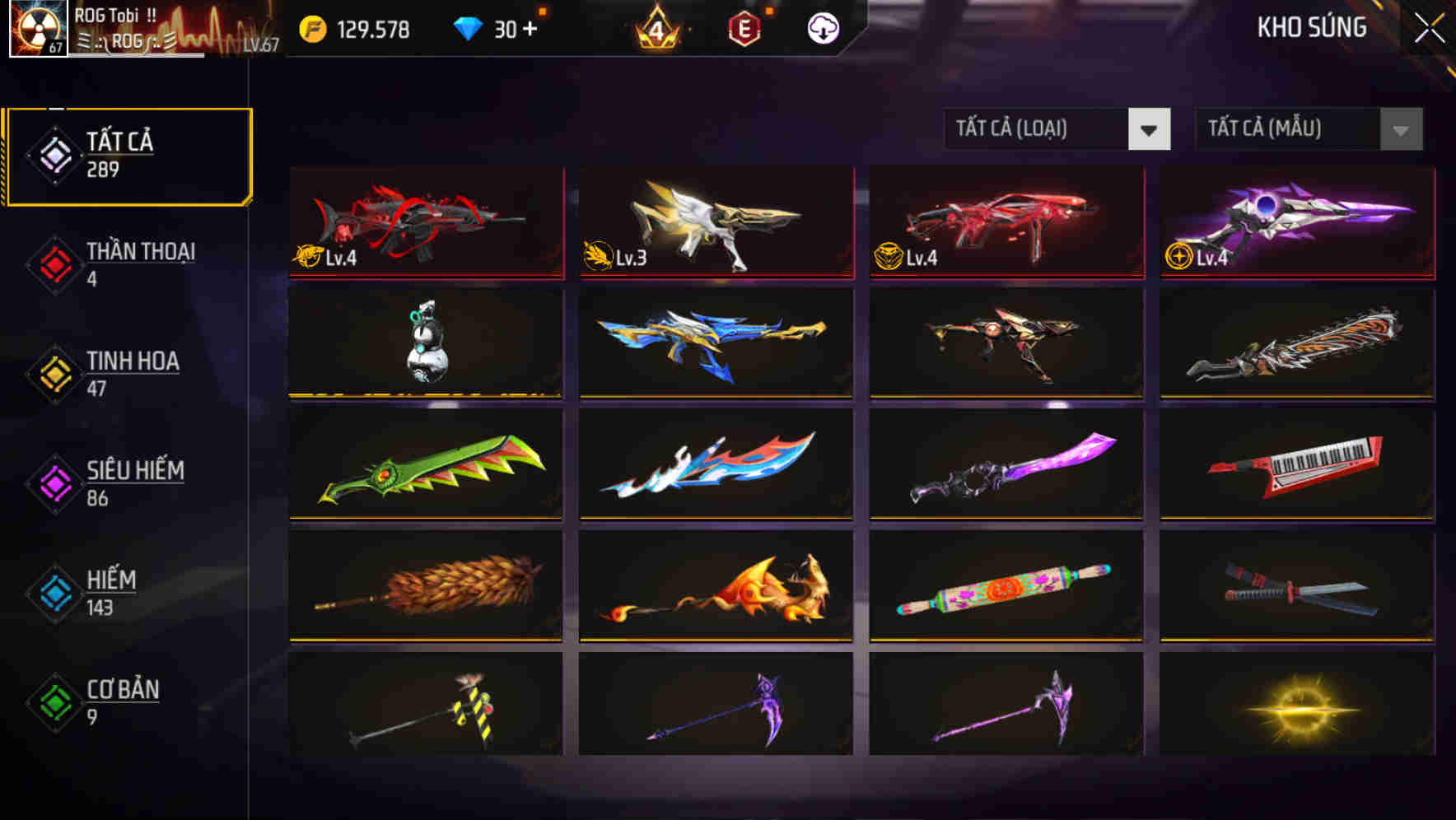Select the red E event badge
The height and width of the screenshot is (820, 1456).
pos(745,29)
